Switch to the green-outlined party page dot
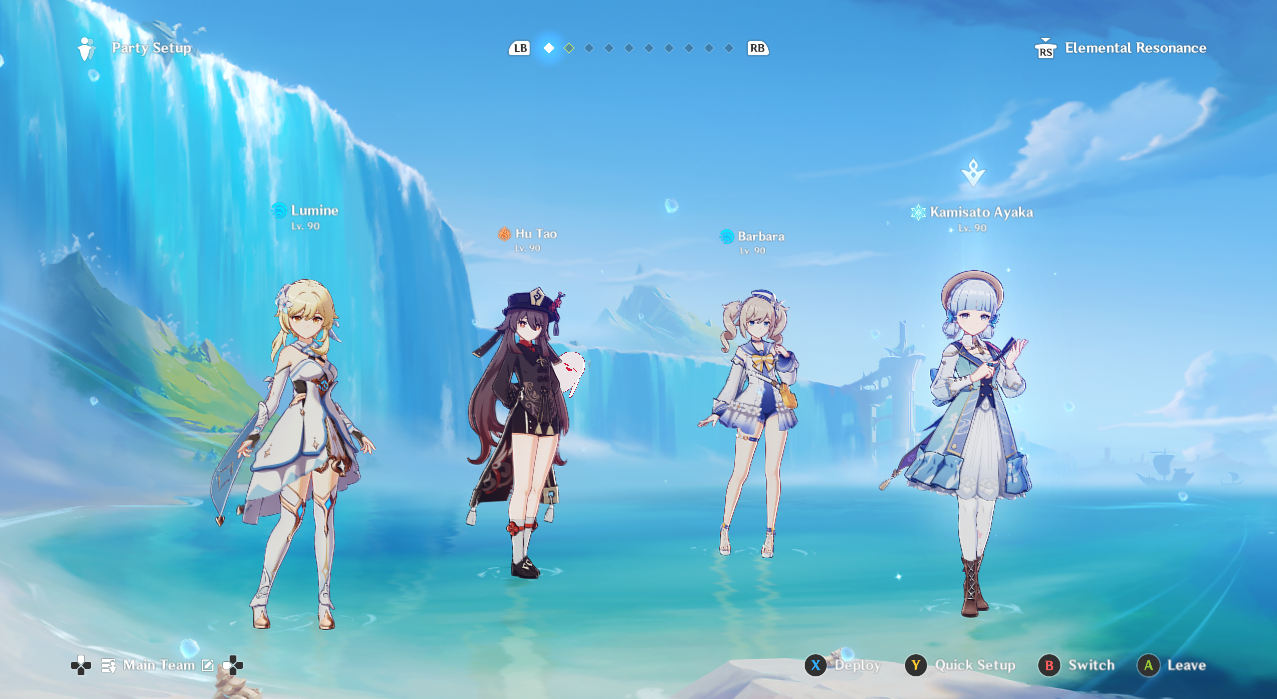Viewport: 1277px width, 699px height. (569, 48)
